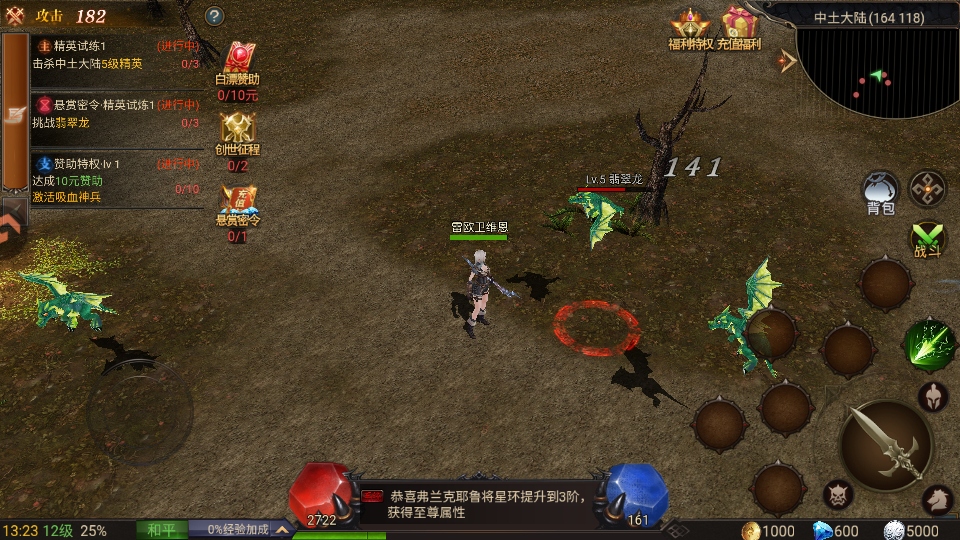Select the 悬赏密令·精英试炼1 quest entry
Image resolution: width=960 pixels, height=540 pixels.
tap(116, 114)
